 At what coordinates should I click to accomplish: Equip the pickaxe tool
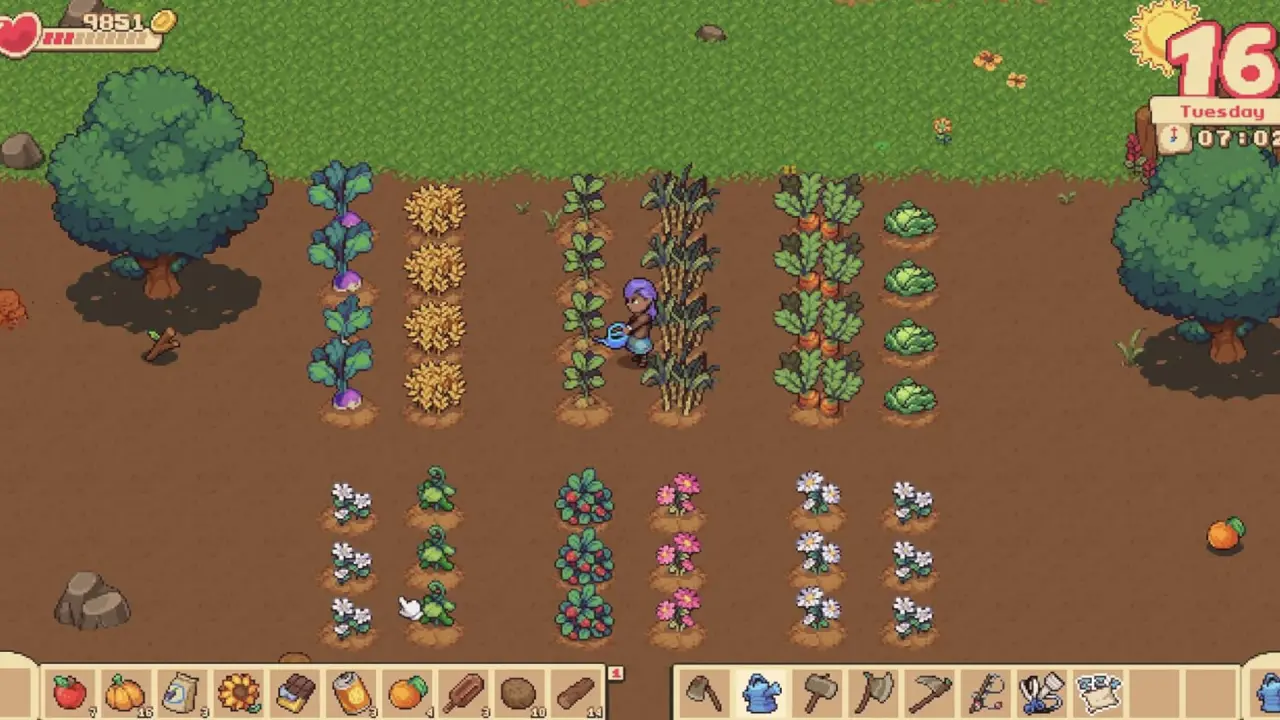click(x=931, y=692)
